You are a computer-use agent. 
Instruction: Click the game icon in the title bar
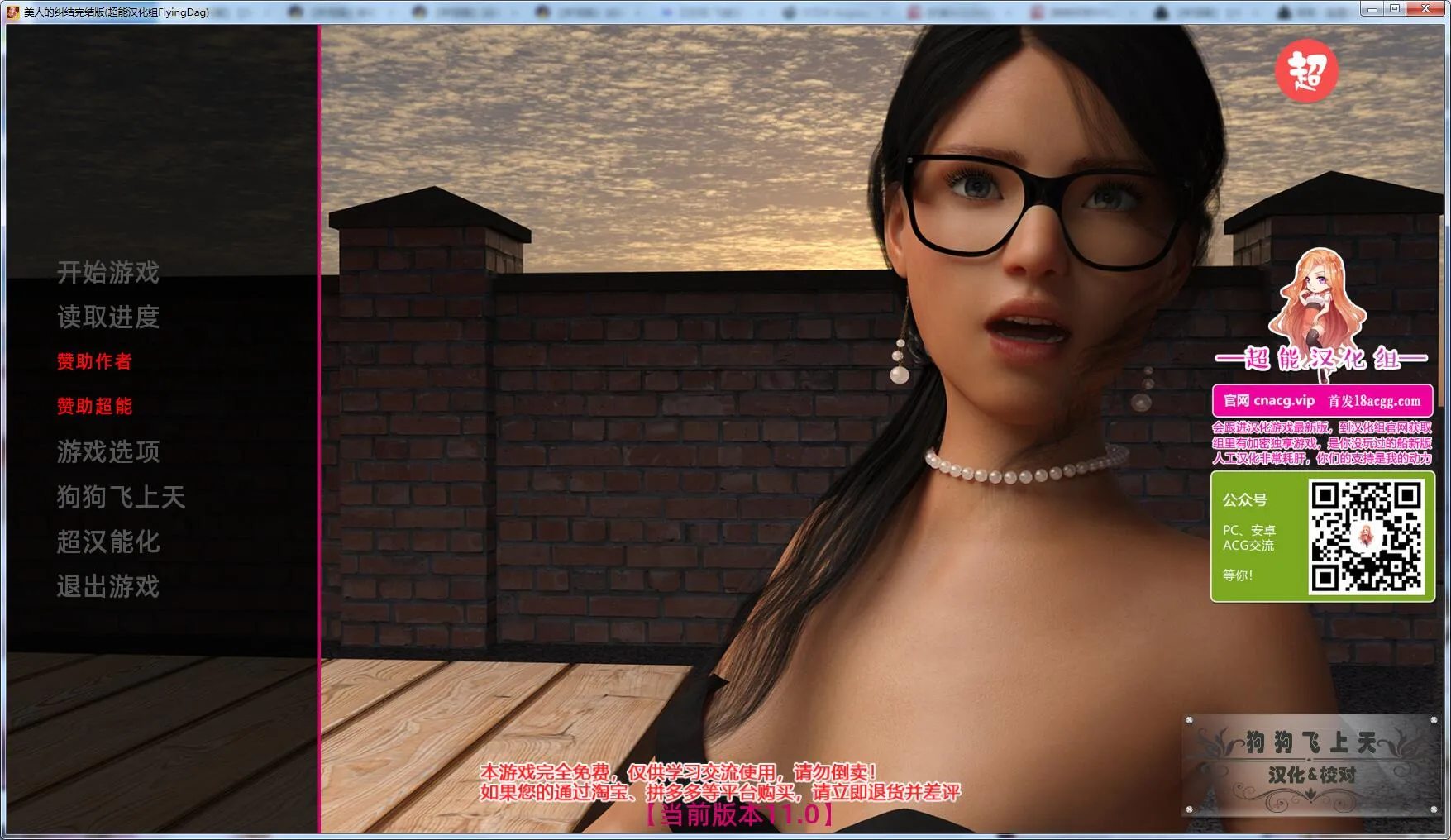coord(12,12)
